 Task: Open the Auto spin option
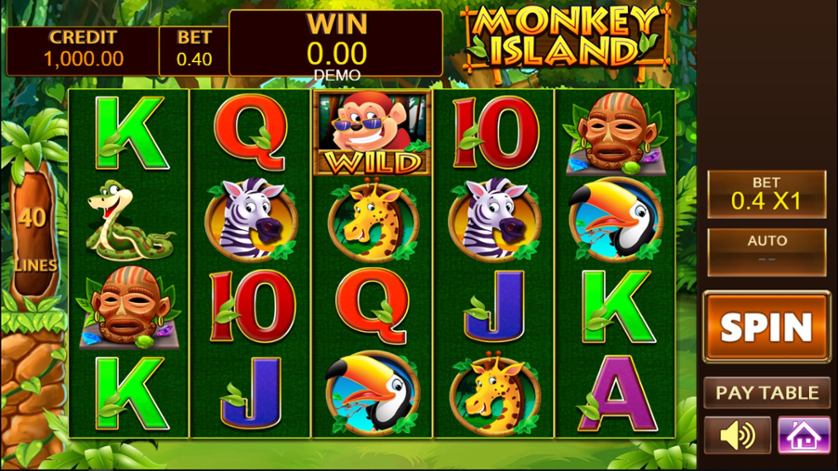(766, 248)
